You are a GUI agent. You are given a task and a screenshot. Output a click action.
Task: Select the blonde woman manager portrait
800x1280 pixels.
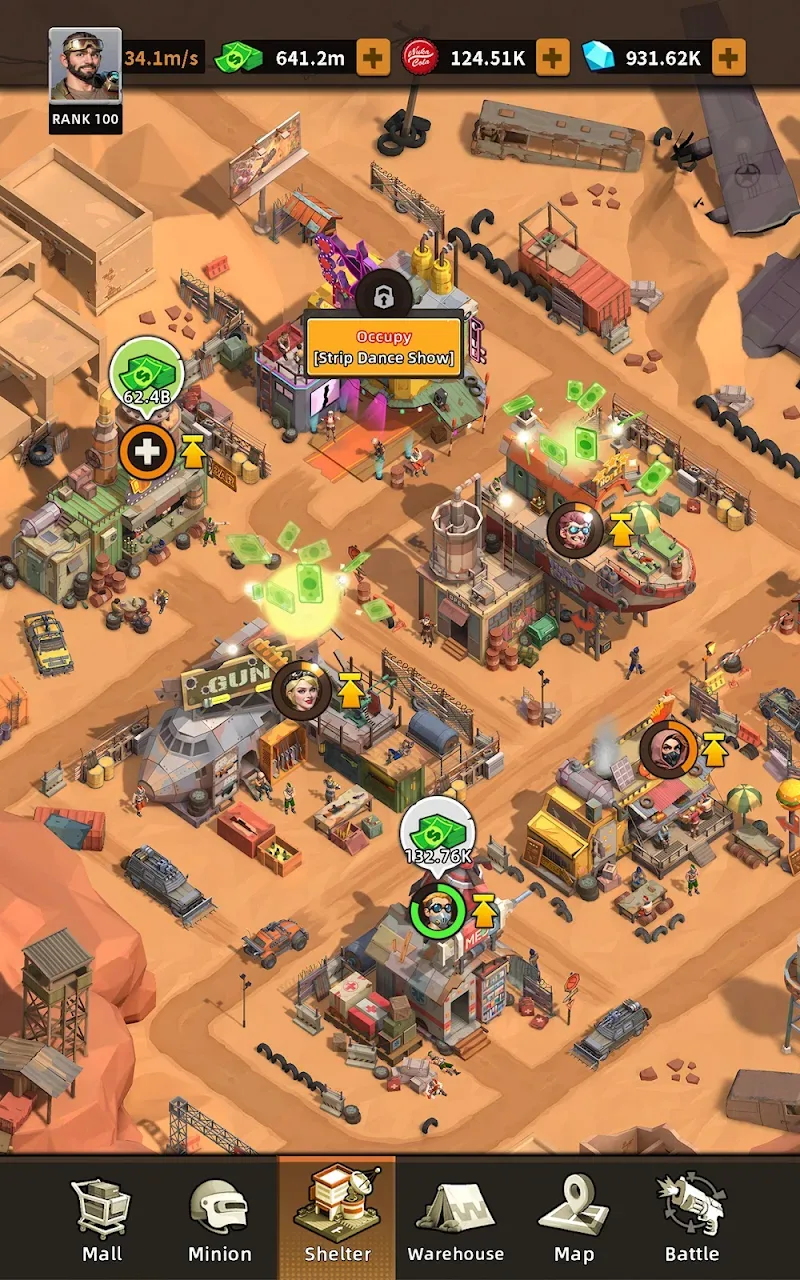[x=301, y=690]
